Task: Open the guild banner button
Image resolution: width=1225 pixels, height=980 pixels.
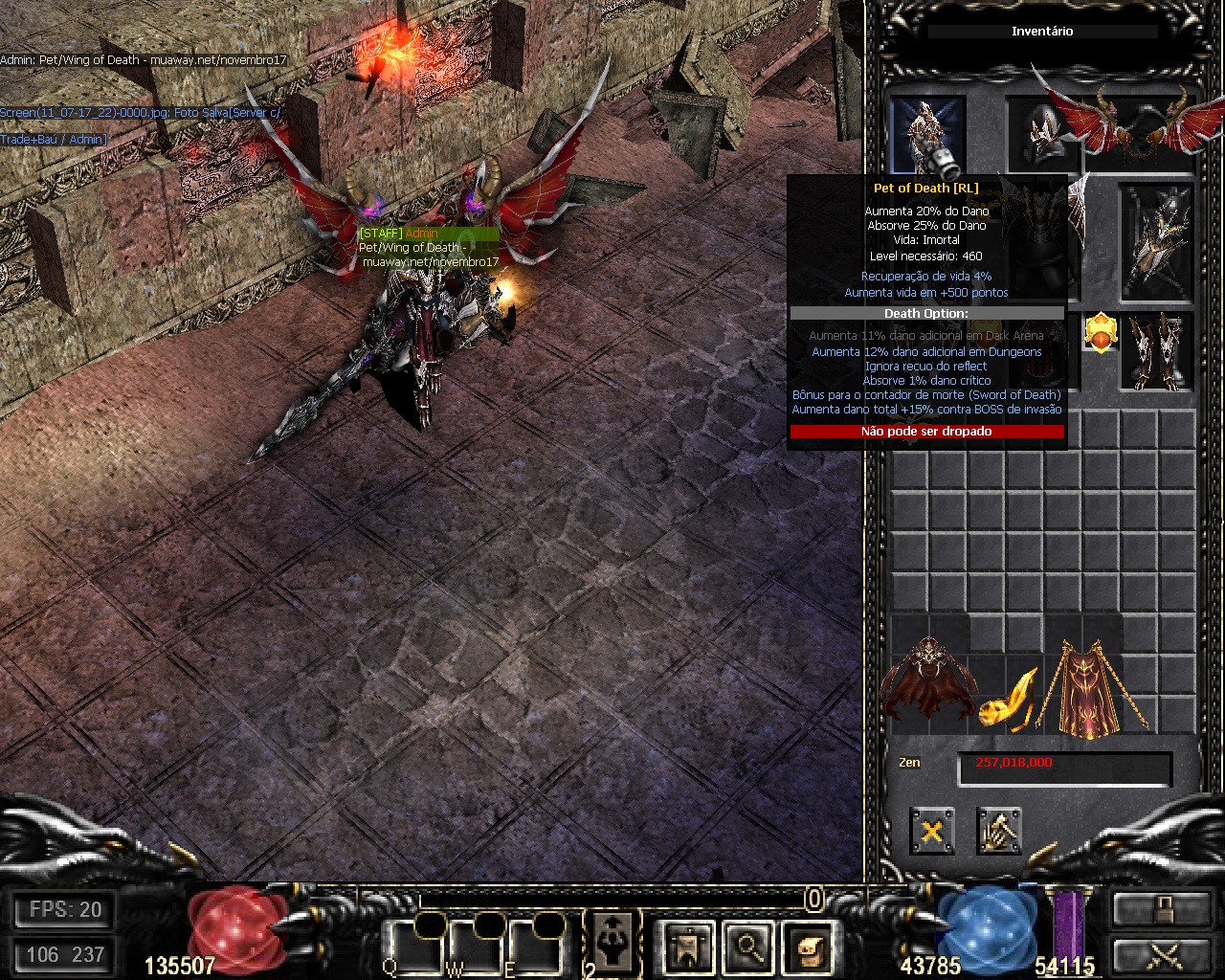Action: click(x=688, y=947)
